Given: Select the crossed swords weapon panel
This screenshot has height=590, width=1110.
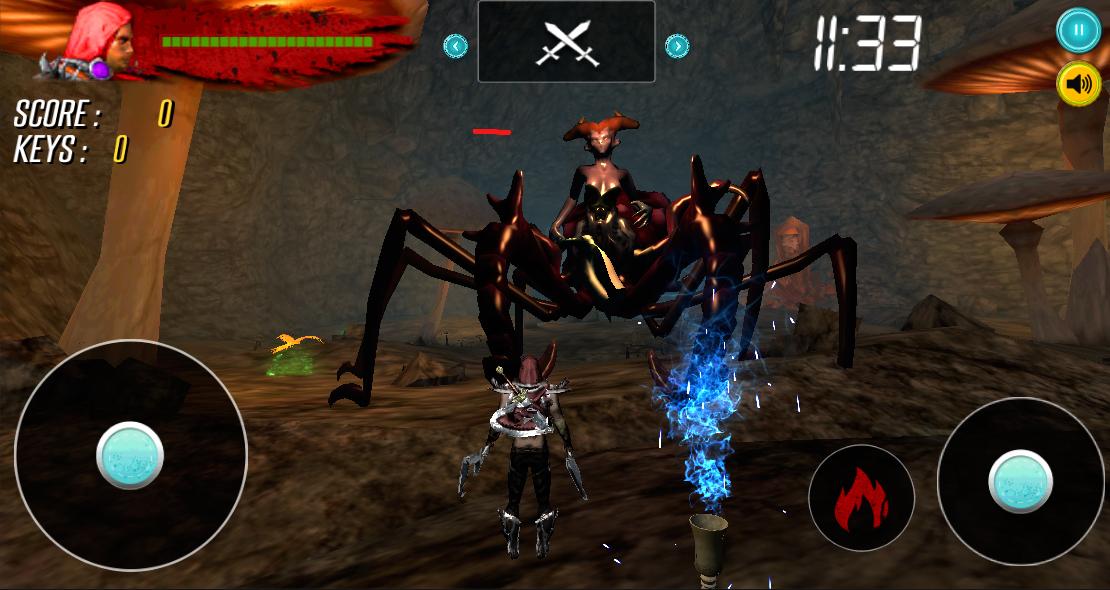Looking at the screenshot, I should [x=566, y=42].
